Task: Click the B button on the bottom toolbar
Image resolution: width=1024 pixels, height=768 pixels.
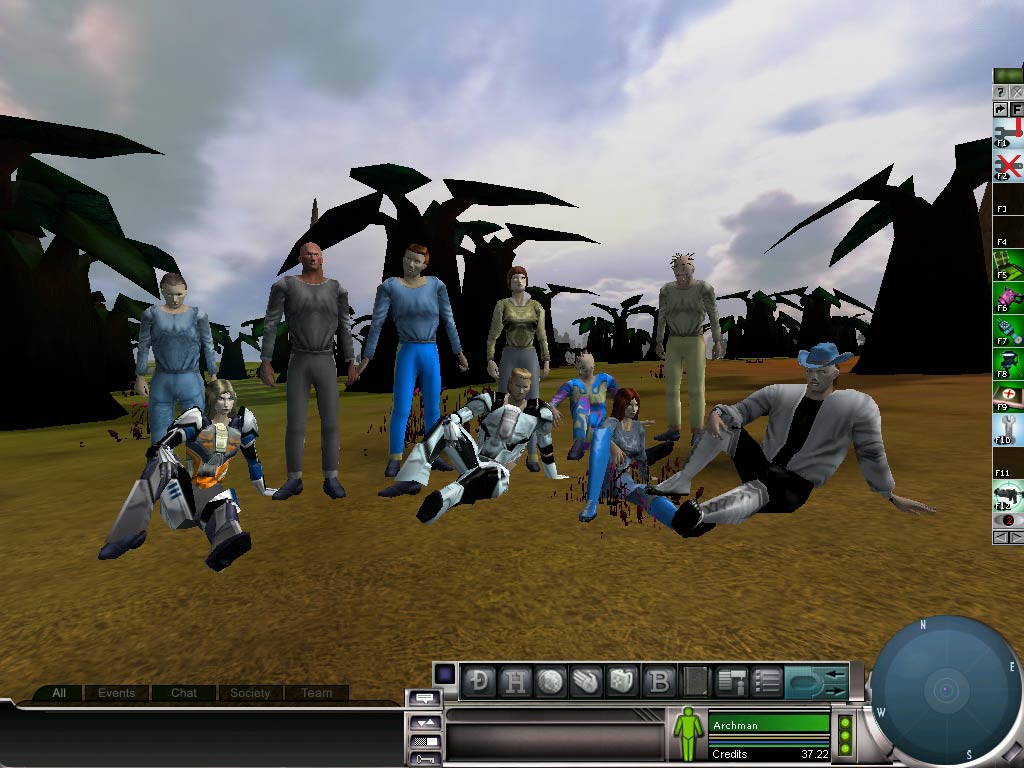Action: click(659, 681)
